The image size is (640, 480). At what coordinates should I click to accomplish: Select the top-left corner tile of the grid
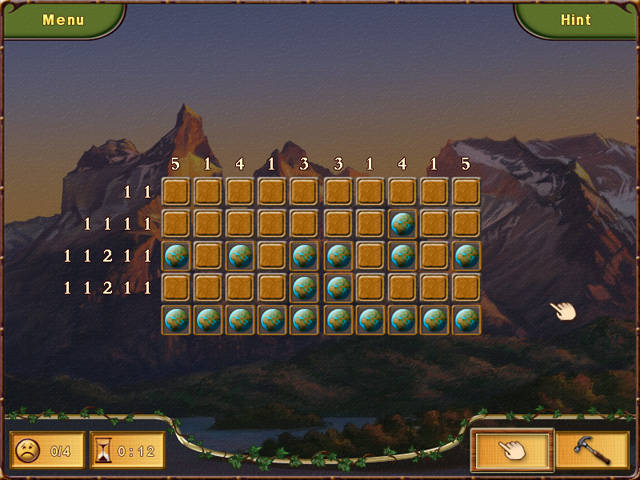[176, 192]
